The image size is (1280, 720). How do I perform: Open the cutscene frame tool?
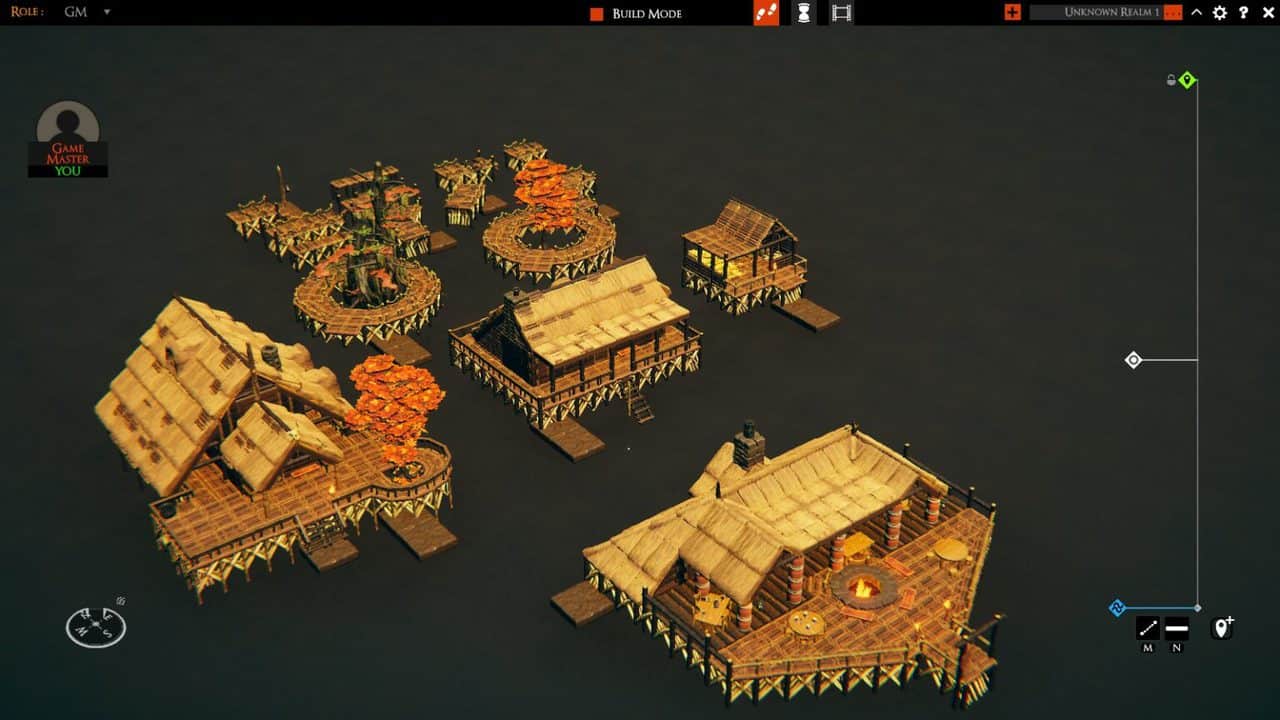[x=840, y=14]
